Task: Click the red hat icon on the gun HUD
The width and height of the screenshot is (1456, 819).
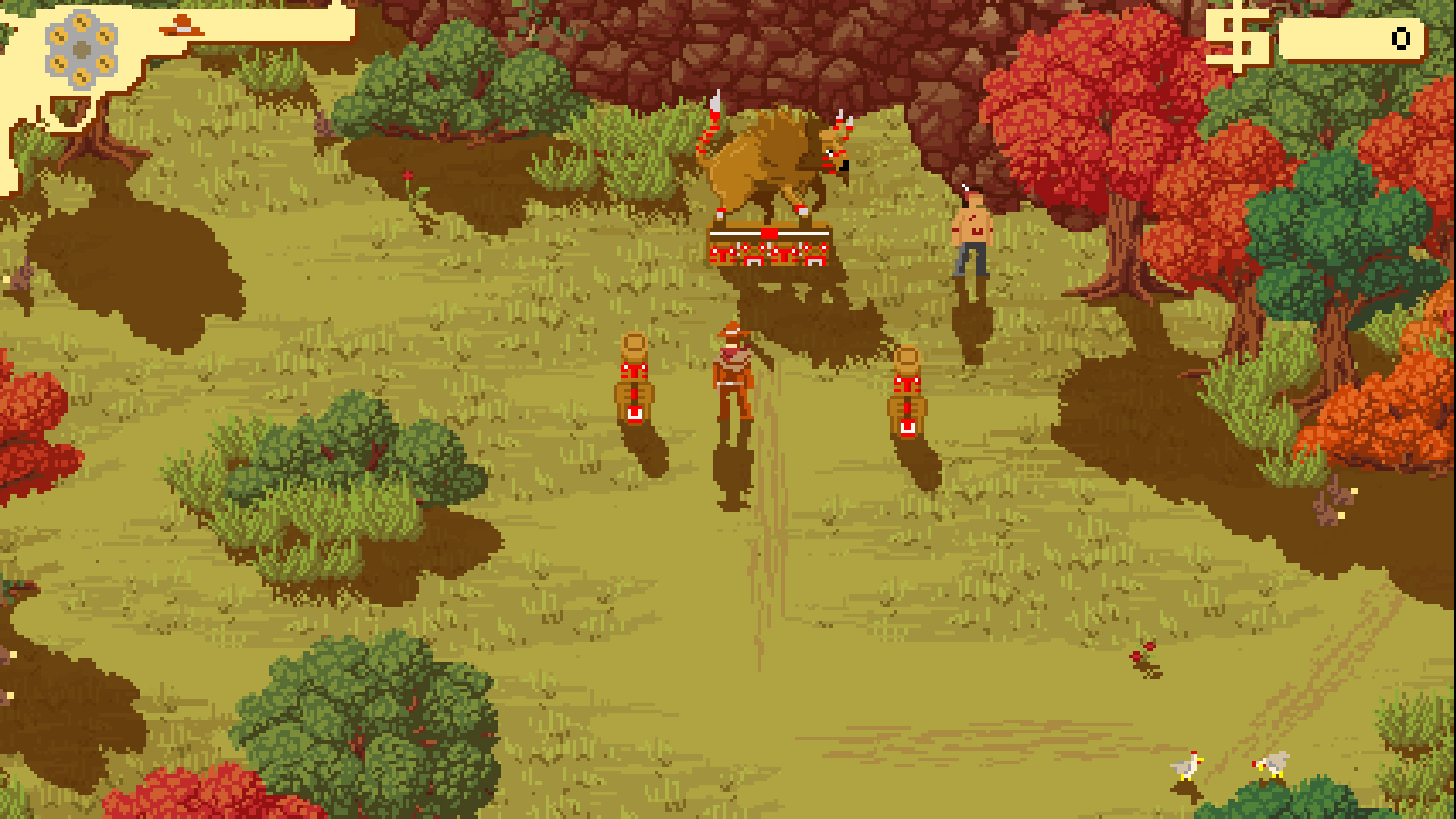Action: click(180, 24)
